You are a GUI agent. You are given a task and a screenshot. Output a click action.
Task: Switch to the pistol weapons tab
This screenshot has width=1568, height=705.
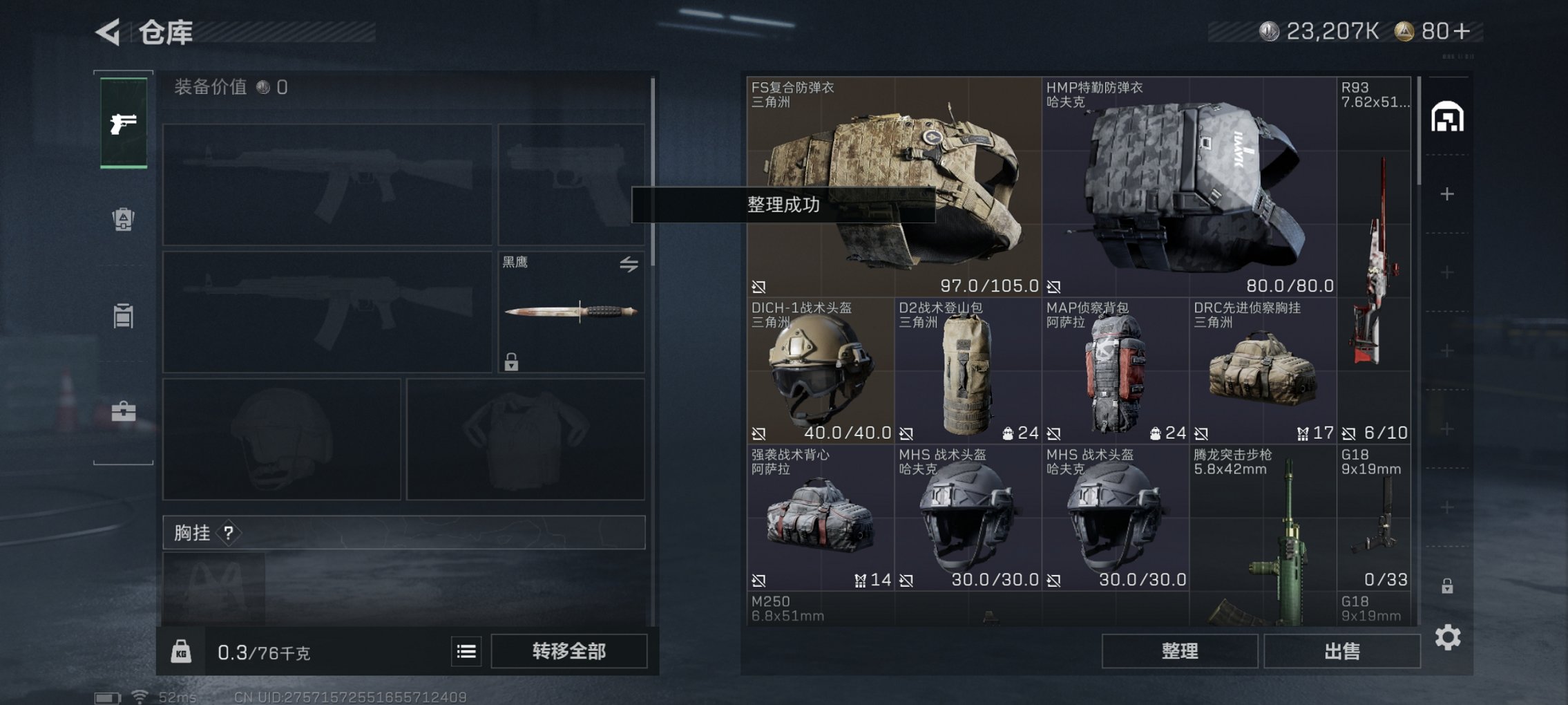[124, 124]
